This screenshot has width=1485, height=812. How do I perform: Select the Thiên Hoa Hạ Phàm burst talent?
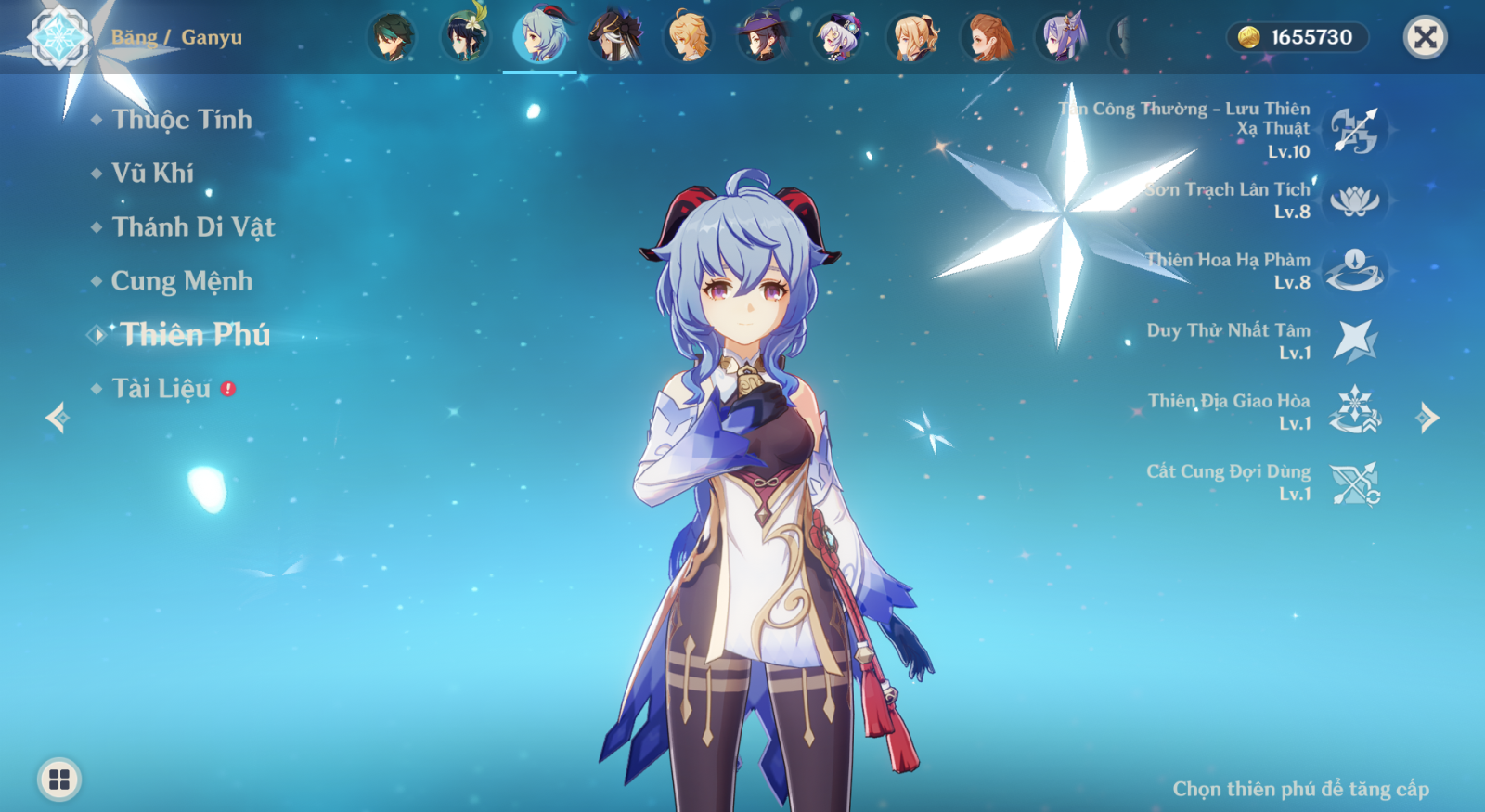tap(1354, 271)
